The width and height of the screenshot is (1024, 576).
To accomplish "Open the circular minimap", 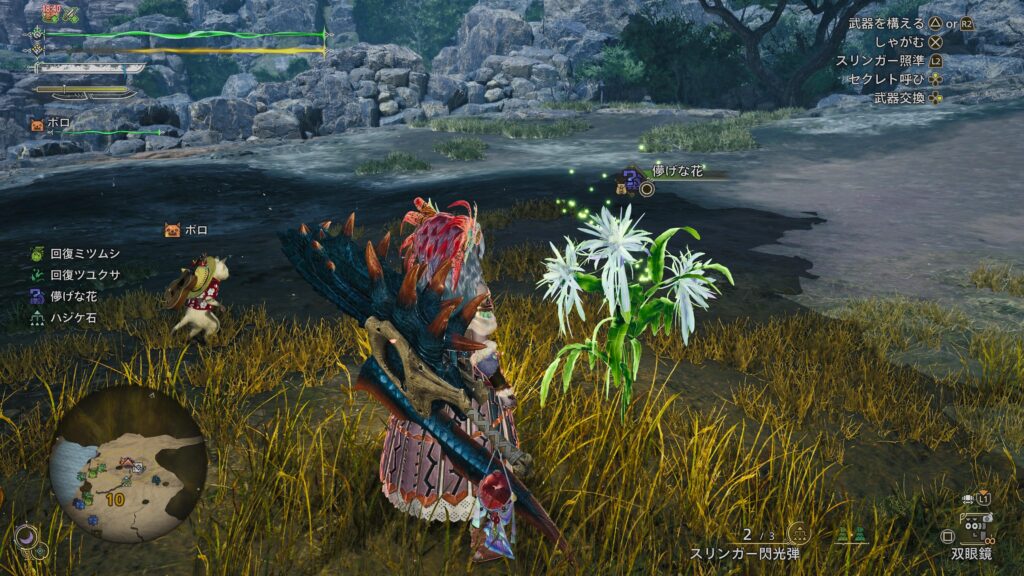I will (128, 464).
